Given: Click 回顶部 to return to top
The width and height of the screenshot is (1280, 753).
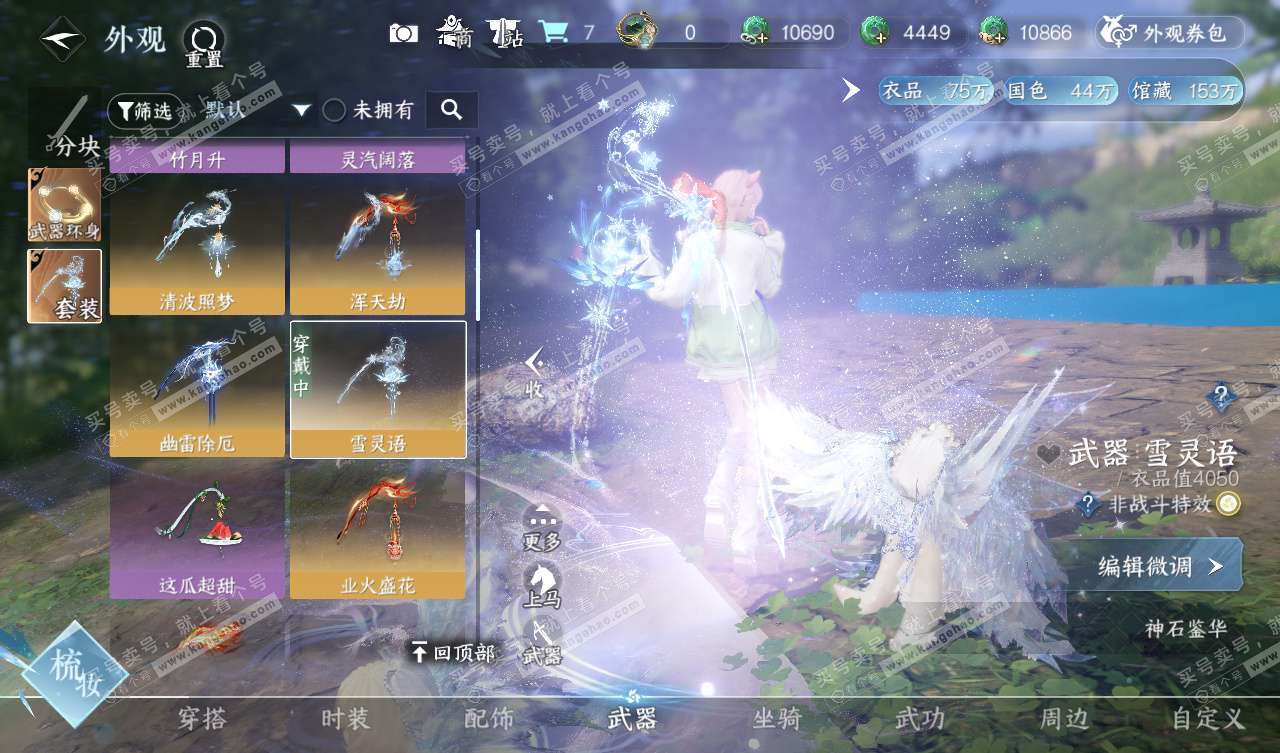Looking at the screenshot, I should click(x=453, y=653).
